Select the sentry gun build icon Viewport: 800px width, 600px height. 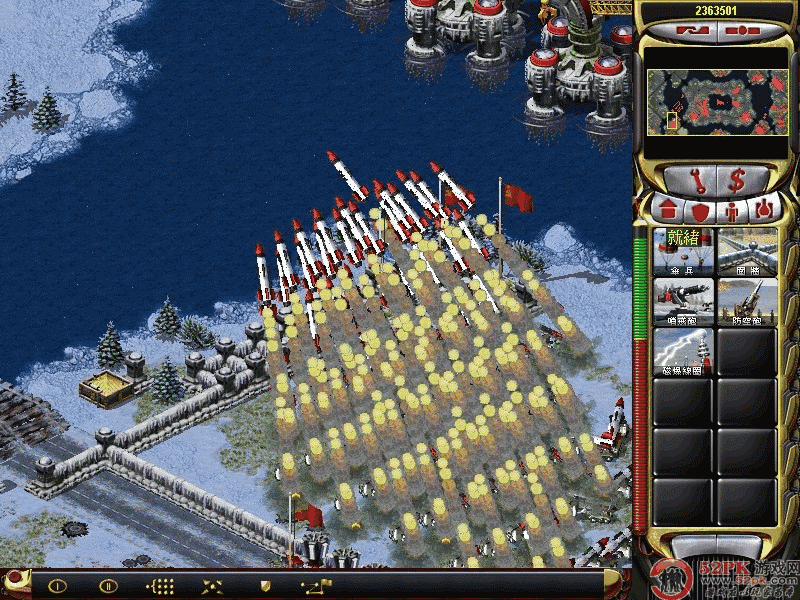click(x=683, y=301)
